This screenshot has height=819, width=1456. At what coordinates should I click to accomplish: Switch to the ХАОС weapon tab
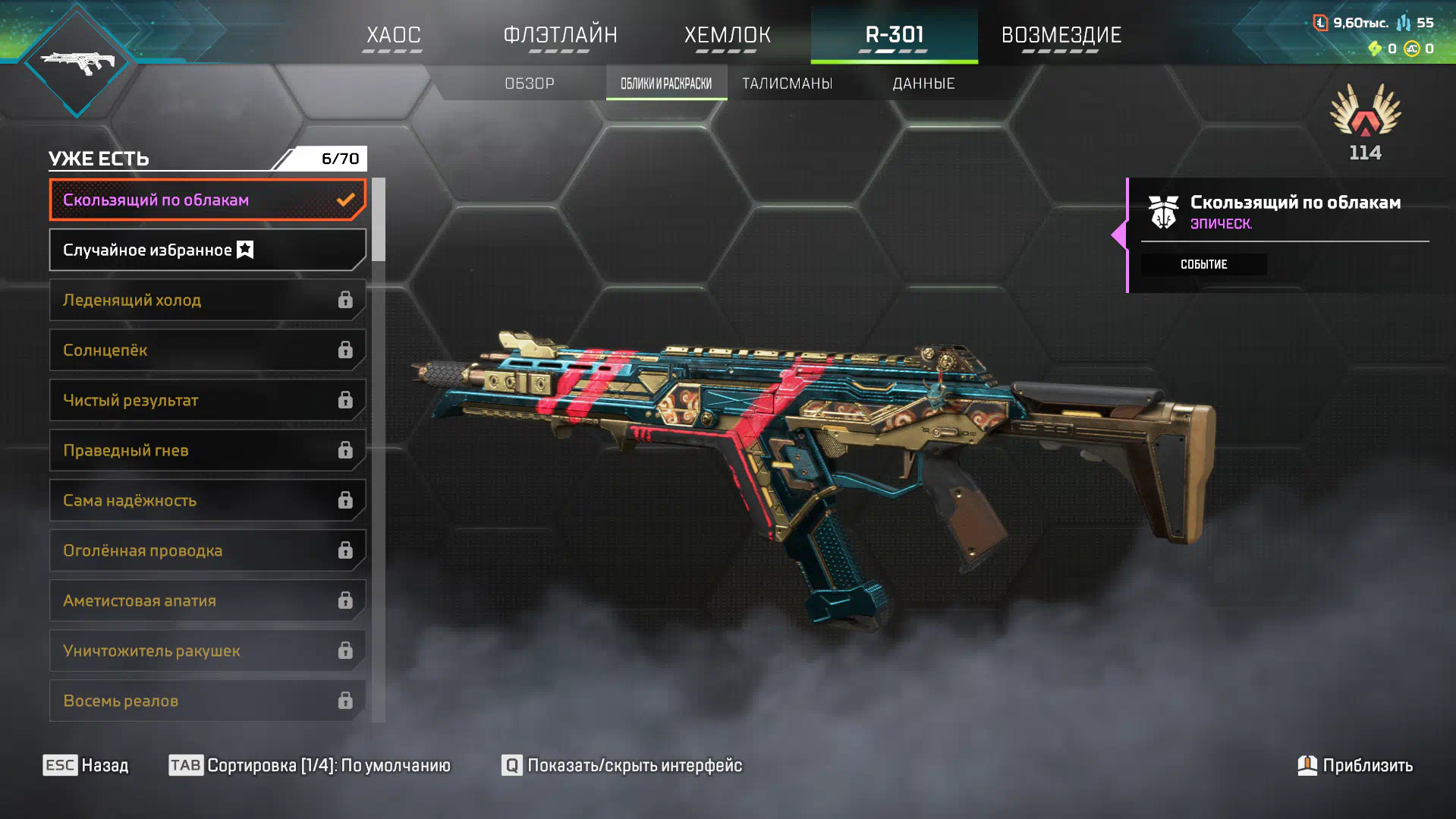coord(393,35)
